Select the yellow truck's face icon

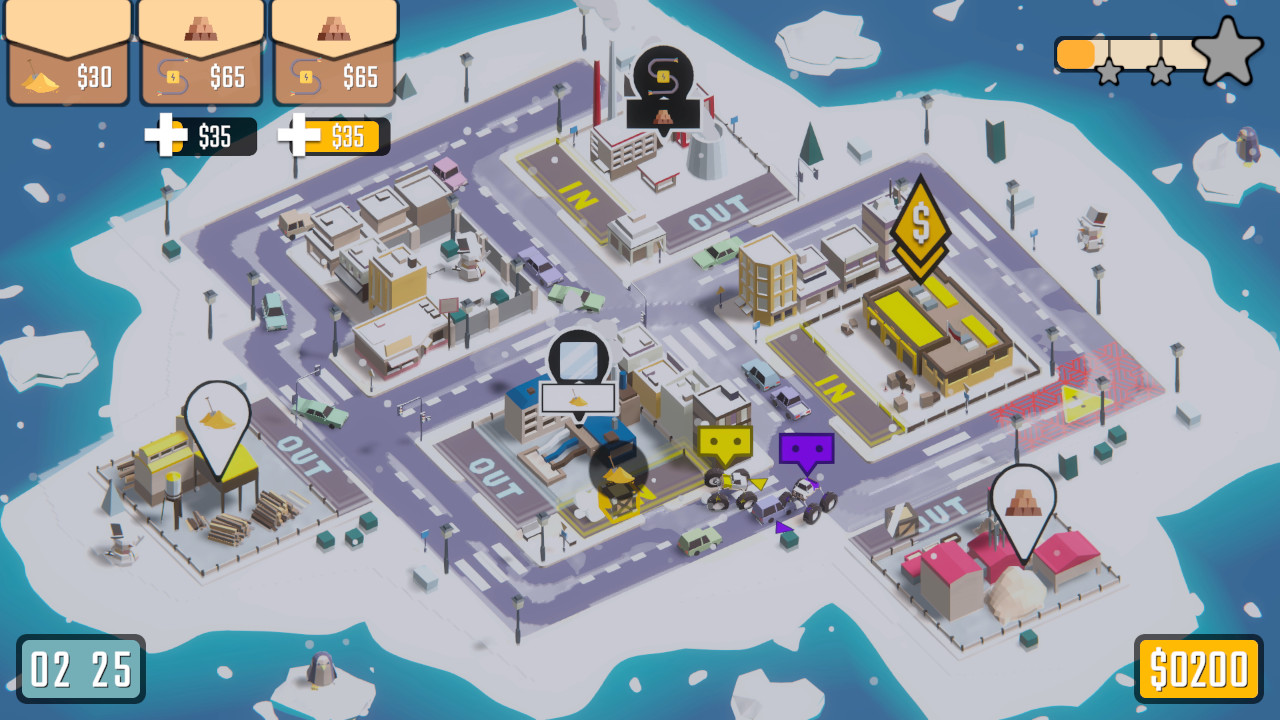[724, 443]
